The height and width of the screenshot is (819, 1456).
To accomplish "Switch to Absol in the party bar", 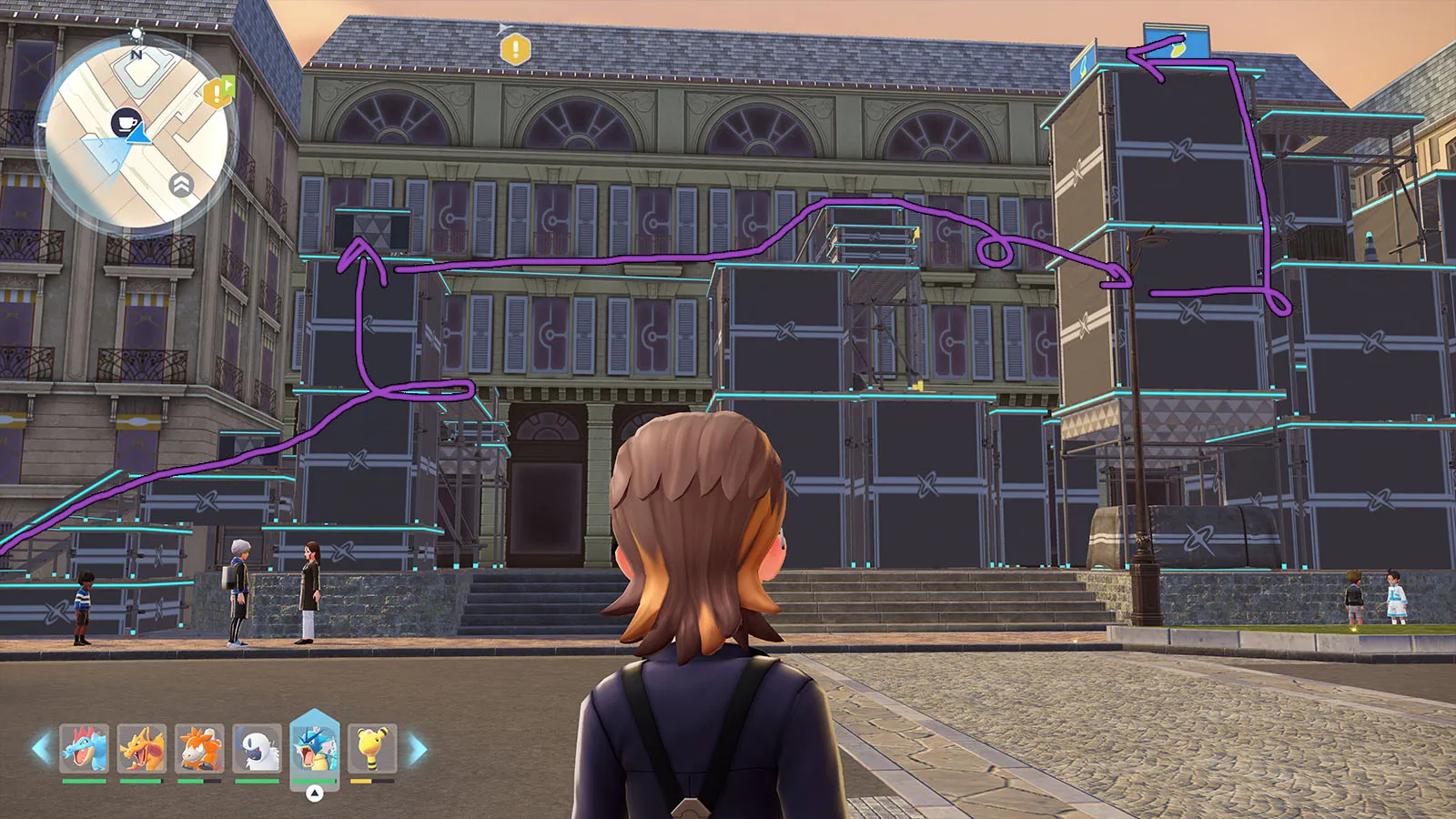I will pos(258,748).
